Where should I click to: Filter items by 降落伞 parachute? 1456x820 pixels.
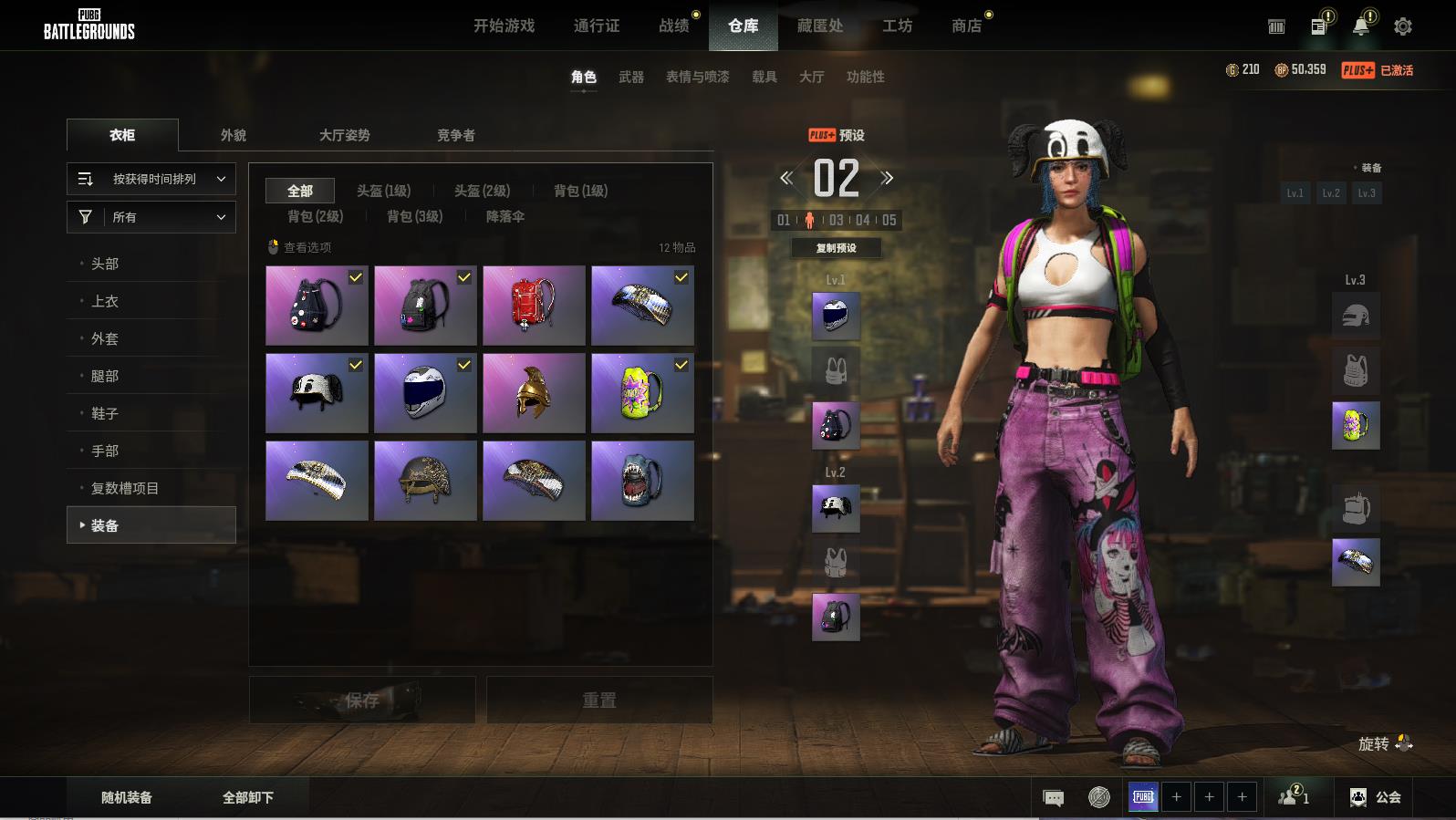click(x=504, y=216)
